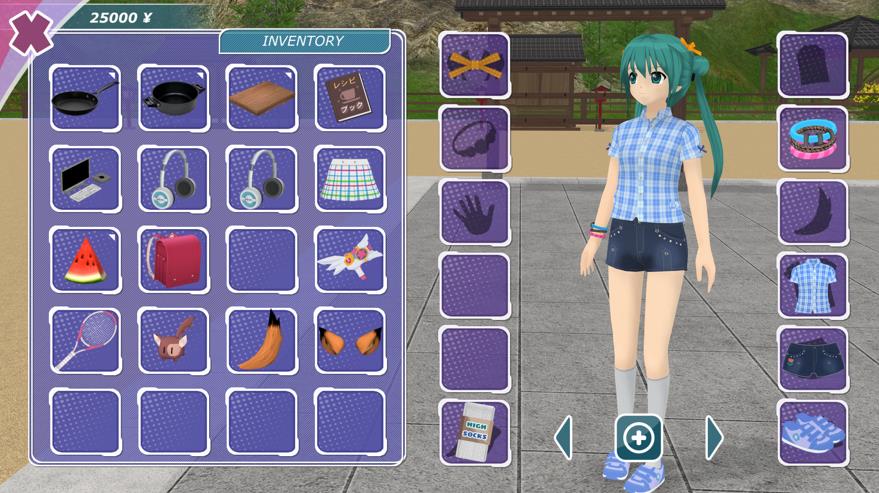879x493 pixels.
Task: Pick the fox ears accessory
Action: coord(350,341)
